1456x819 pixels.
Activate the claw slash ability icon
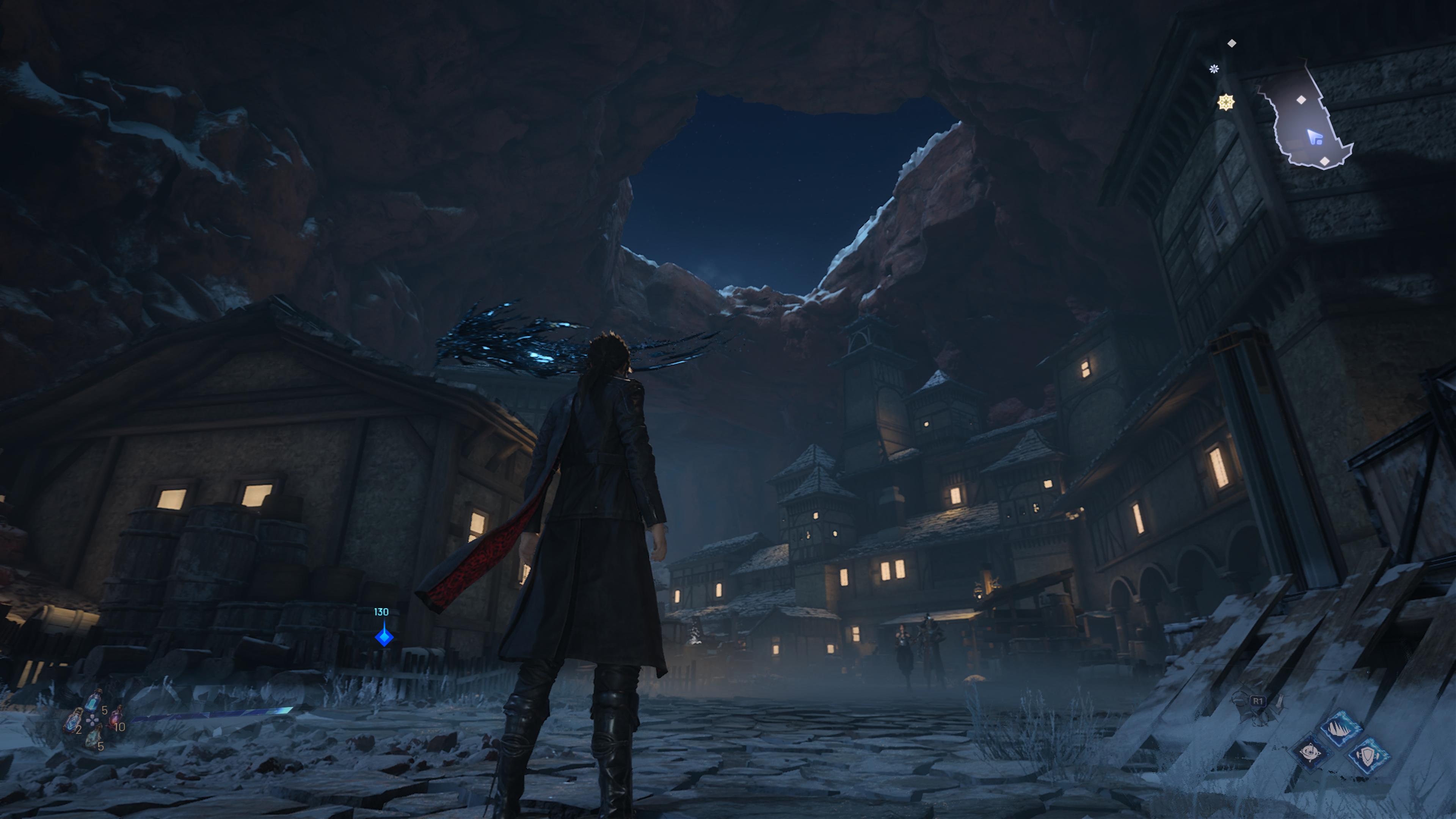pos(1340,728)
